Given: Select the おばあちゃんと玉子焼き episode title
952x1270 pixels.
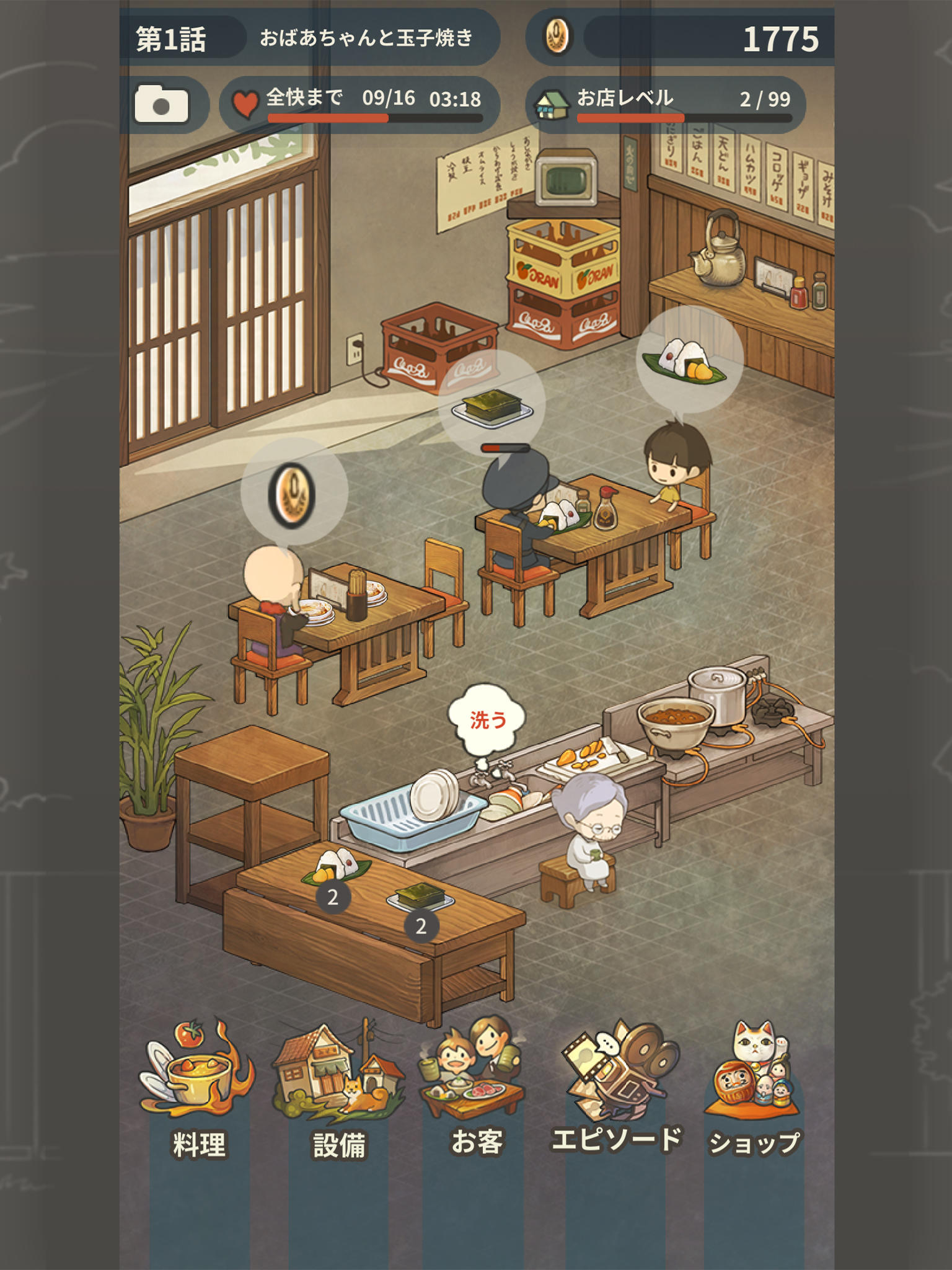Looking at the screenshot, I should click(x=366, y=36).
